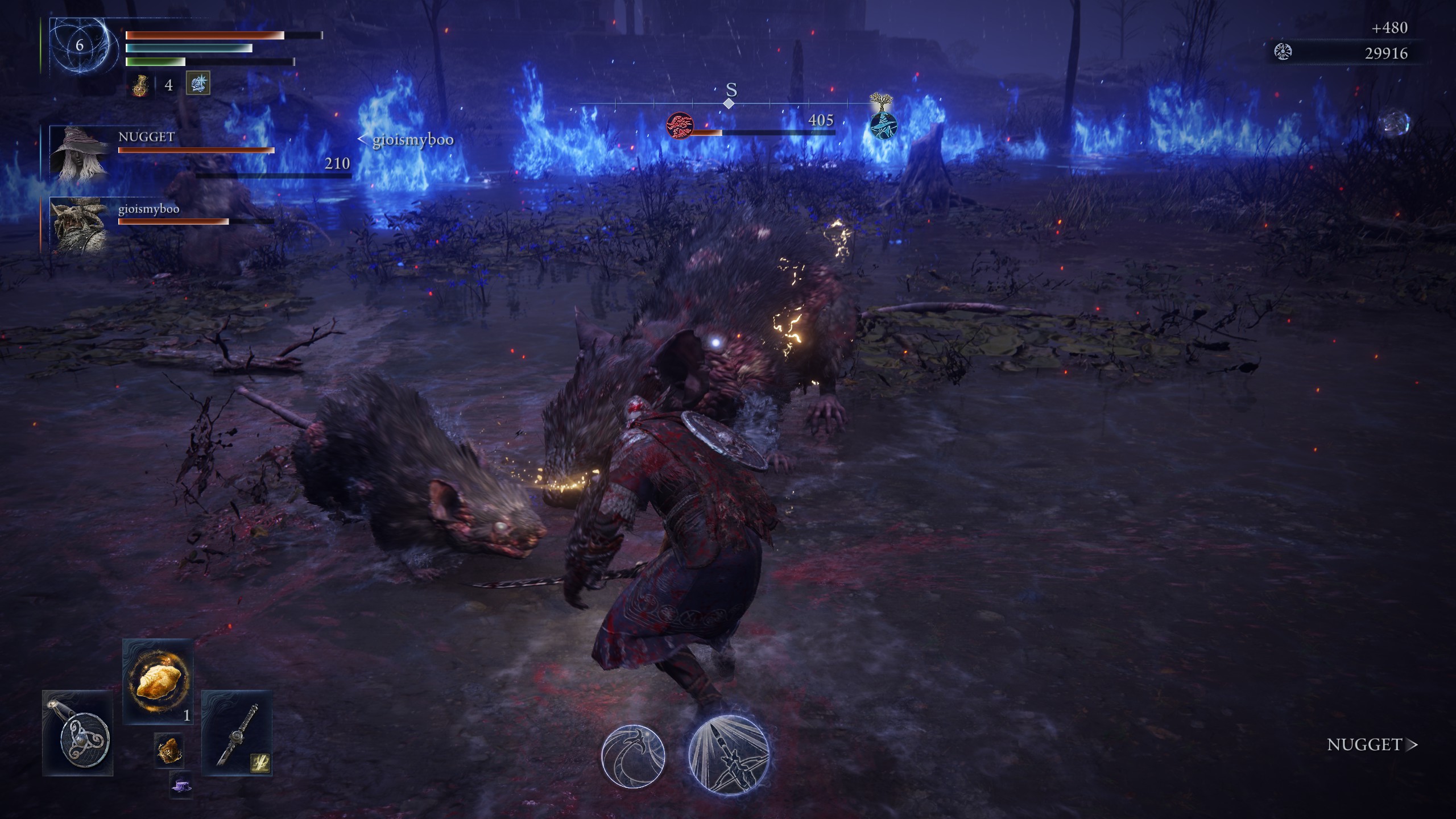Select gioismyboo's party portrait
1456x819 pixels.
coord(80,224)
